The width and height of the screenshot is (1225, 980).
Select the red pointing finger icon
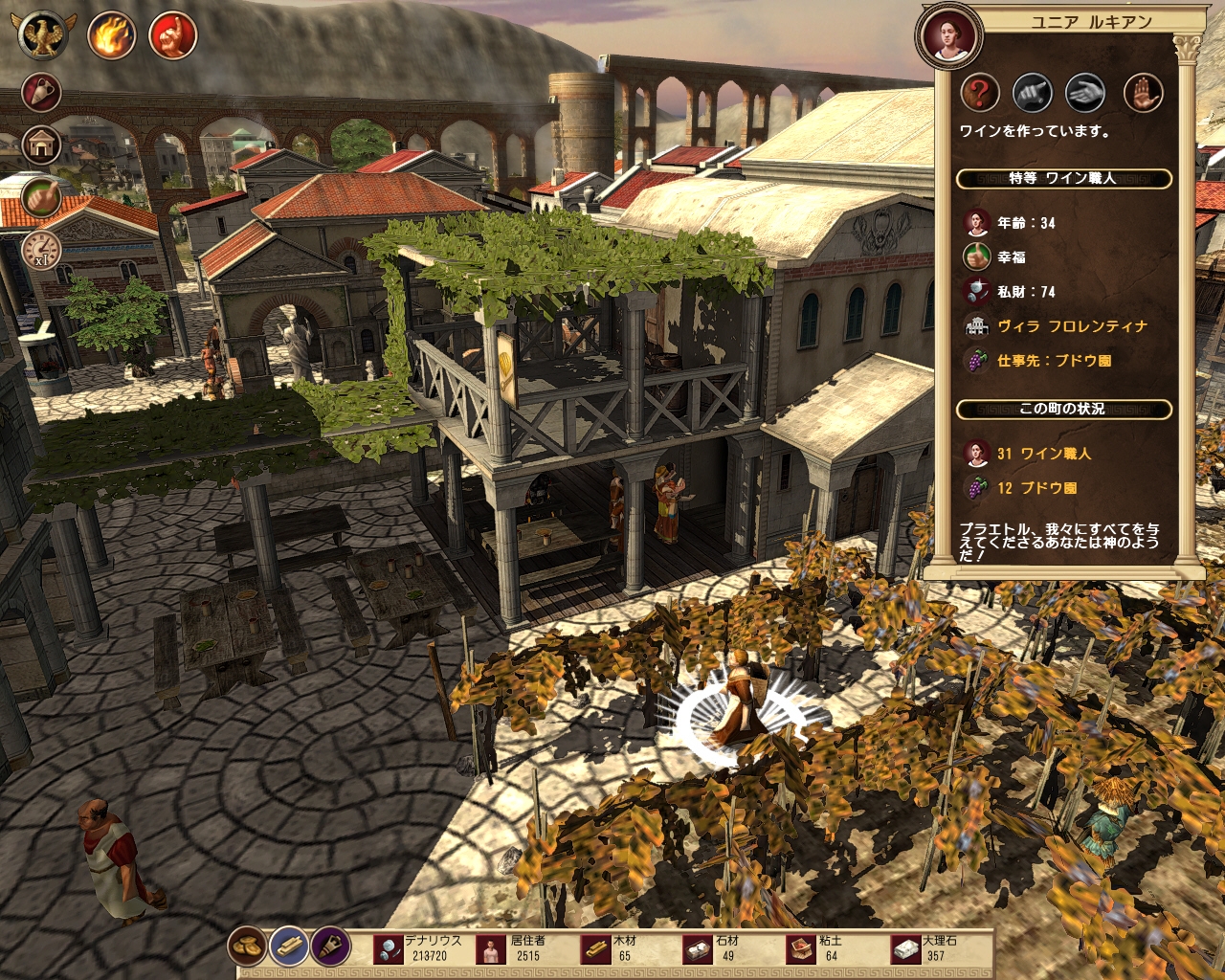(173, 36)
